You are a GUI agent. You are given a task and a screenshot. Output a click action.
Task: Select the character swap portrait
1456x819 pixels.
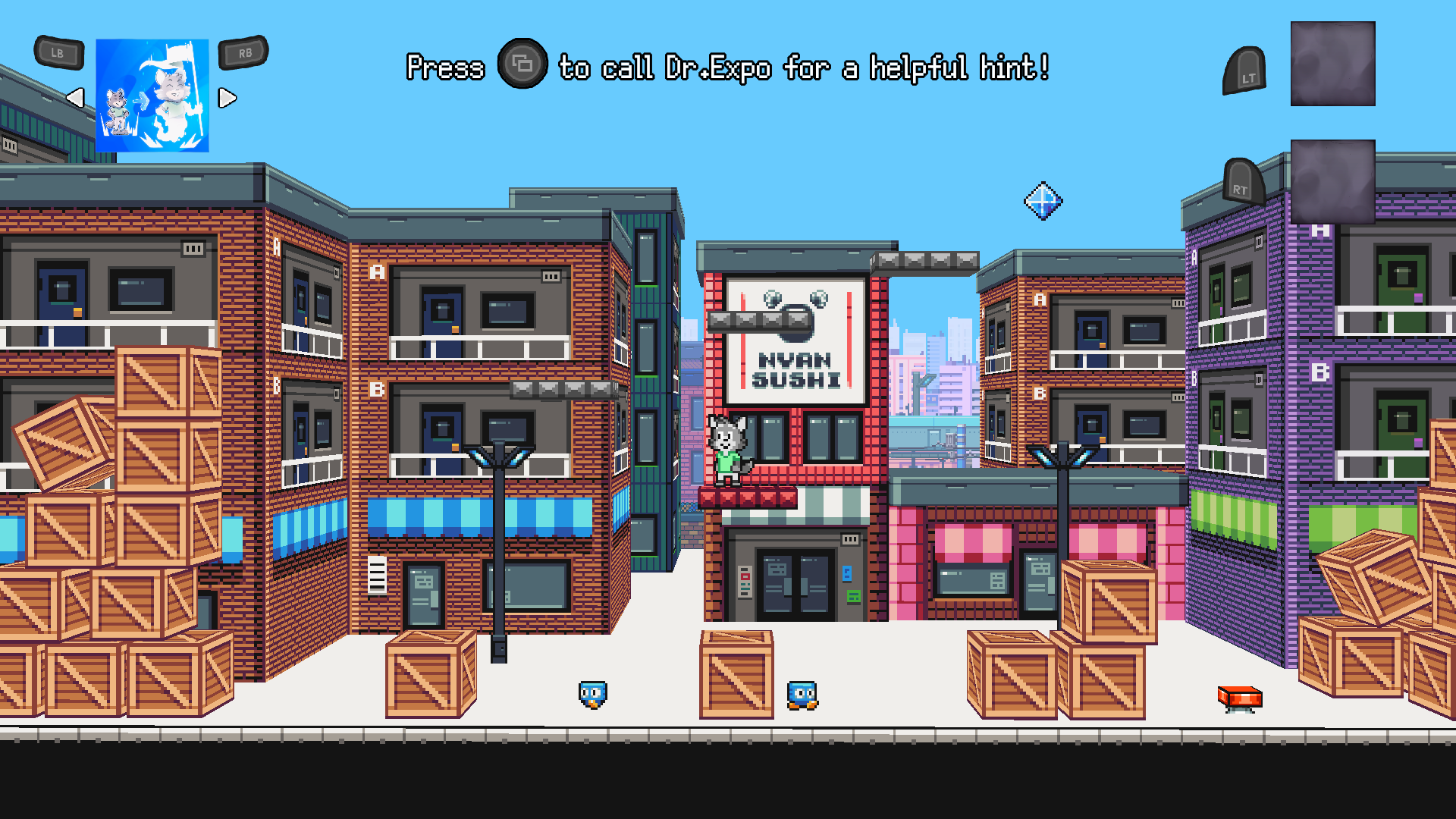[x=152, y=96]
